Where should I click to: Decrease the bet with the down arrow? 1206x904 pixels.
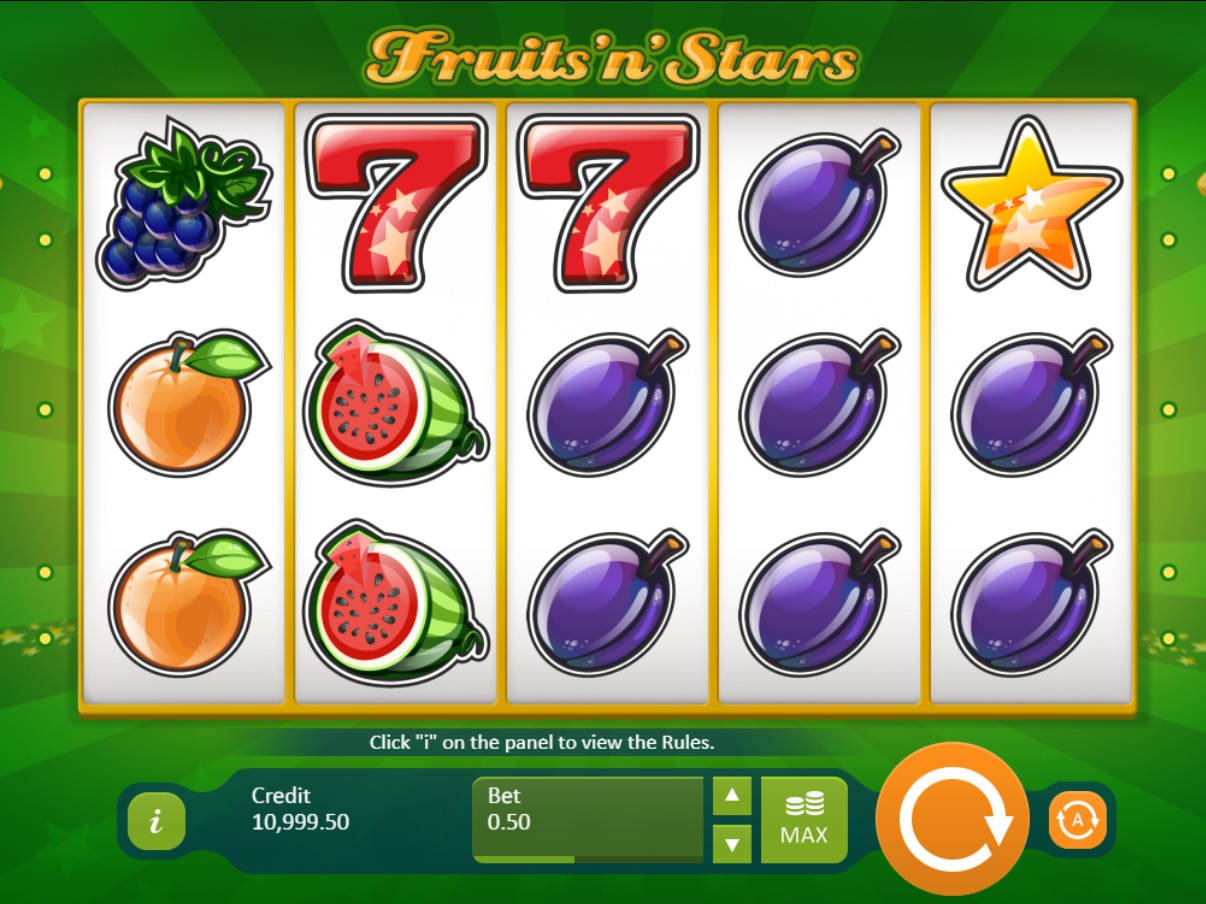coord(732,843)
